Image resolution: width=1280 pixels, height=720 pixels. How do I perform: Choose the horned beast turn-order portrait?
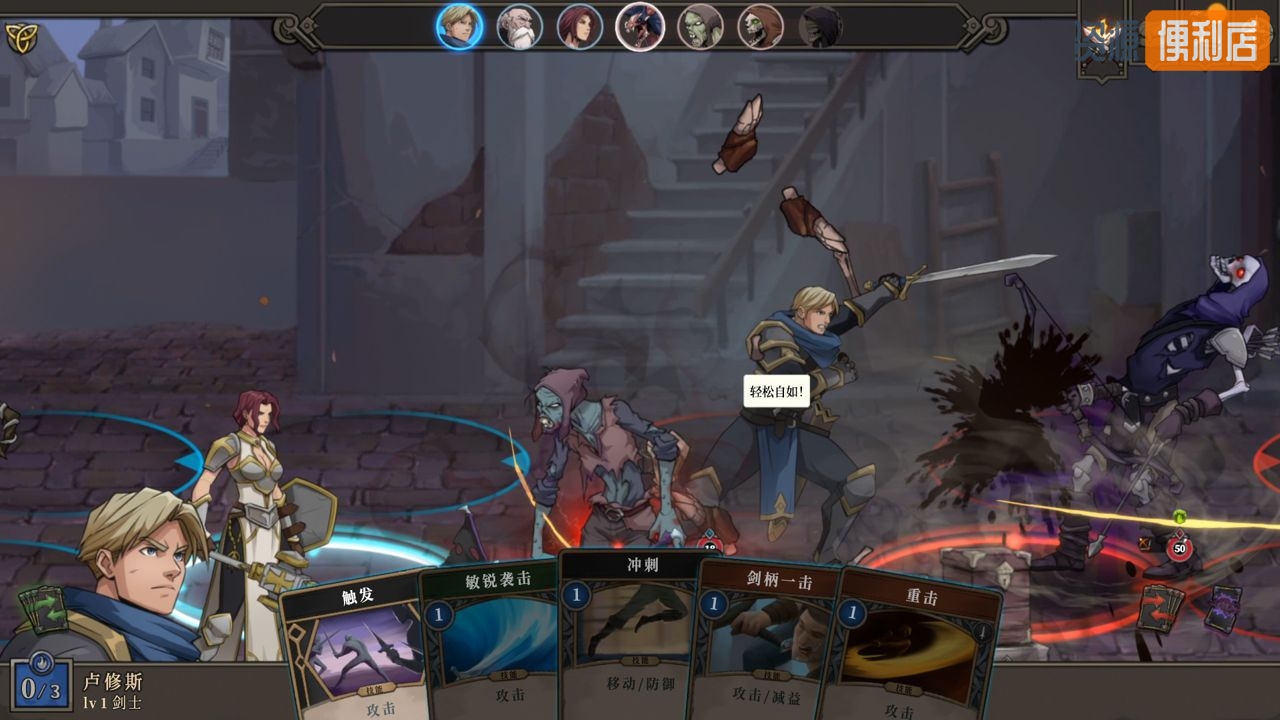tap(640, 27)
